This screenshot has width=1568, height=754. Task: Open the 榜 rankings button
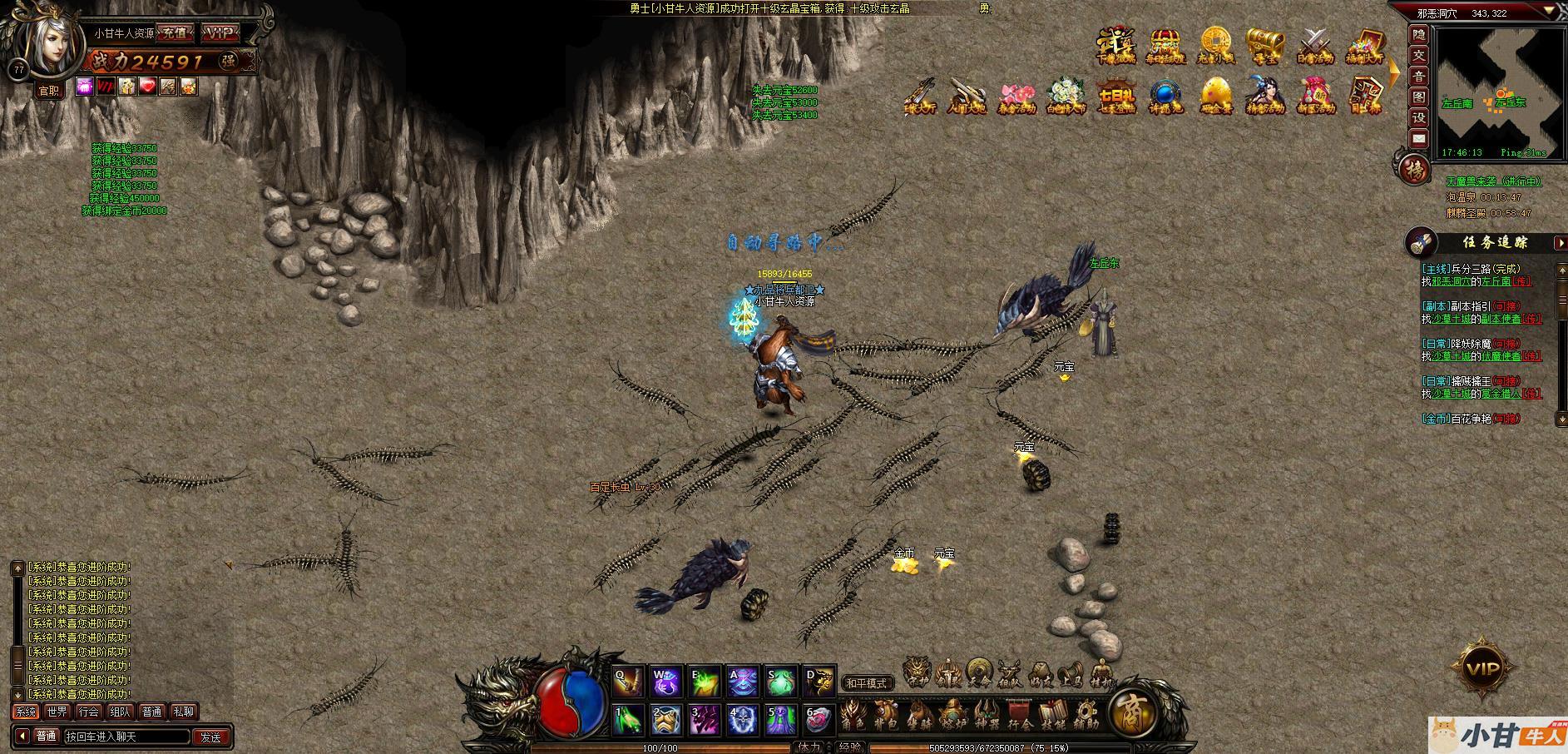click(1413, 171)
